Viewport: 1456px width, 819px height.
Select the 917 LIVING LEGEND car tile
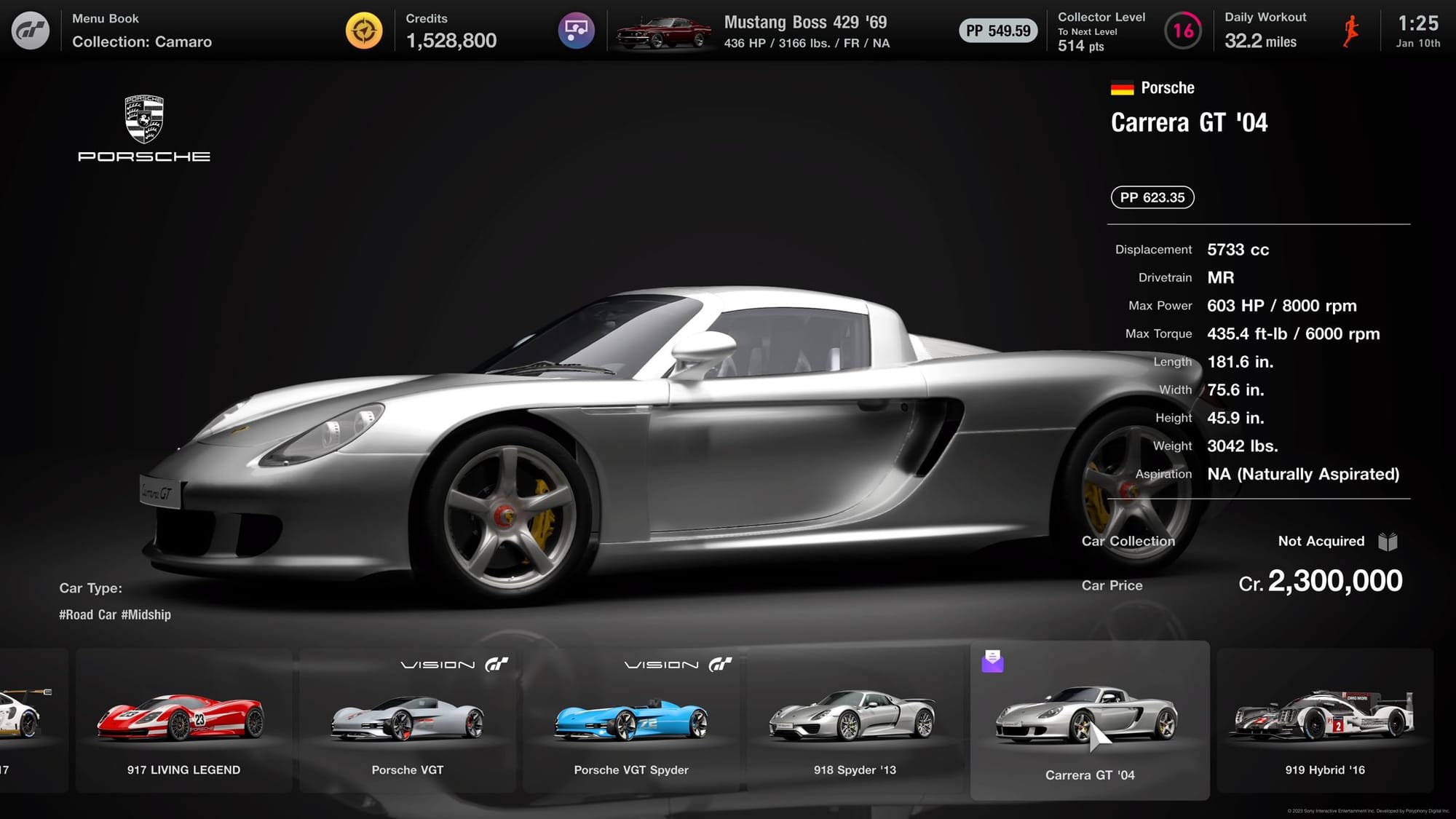(x=183, y=720)
